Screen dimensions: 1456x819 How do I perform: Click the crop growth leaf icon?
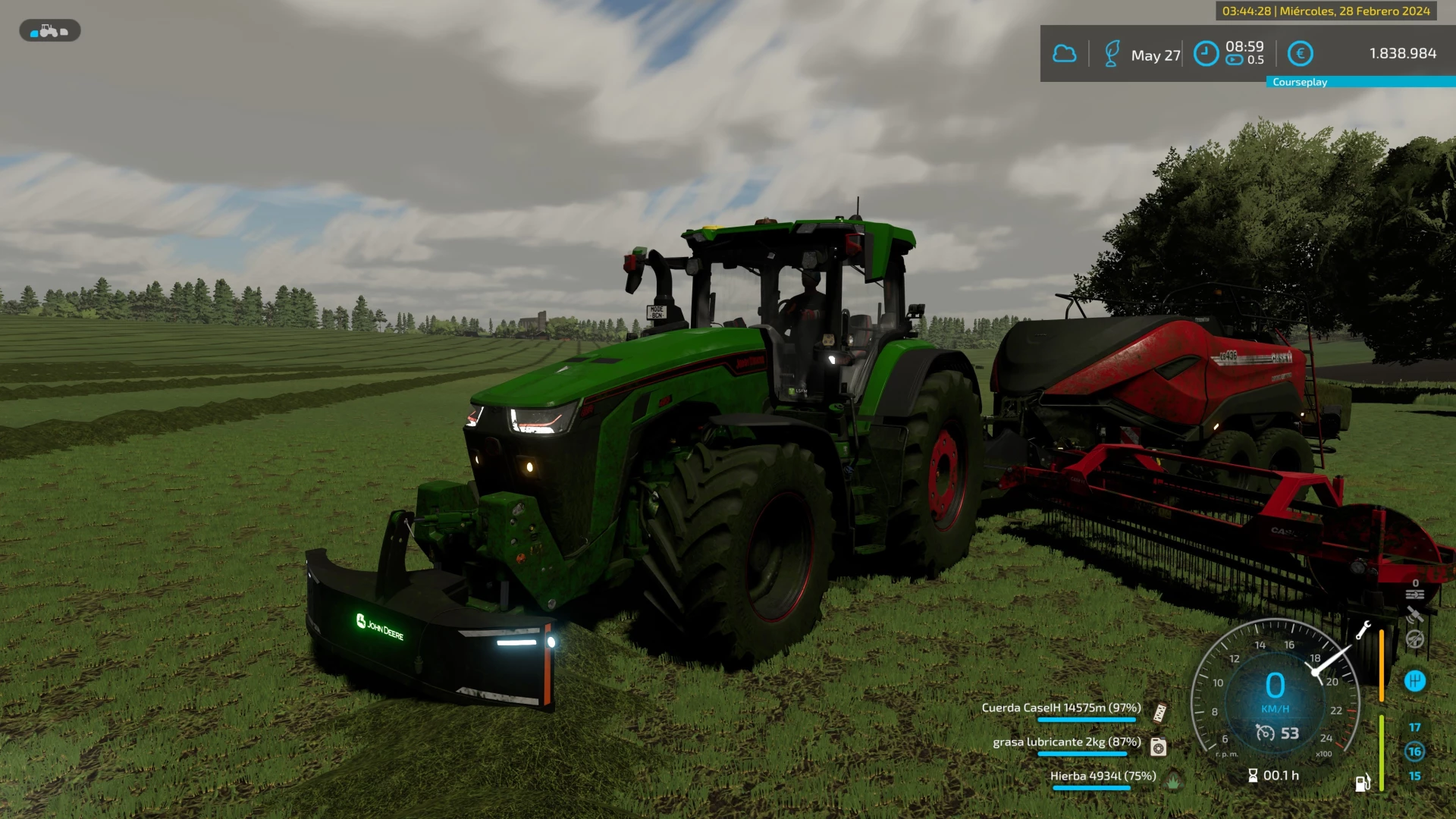[1112, 52]
